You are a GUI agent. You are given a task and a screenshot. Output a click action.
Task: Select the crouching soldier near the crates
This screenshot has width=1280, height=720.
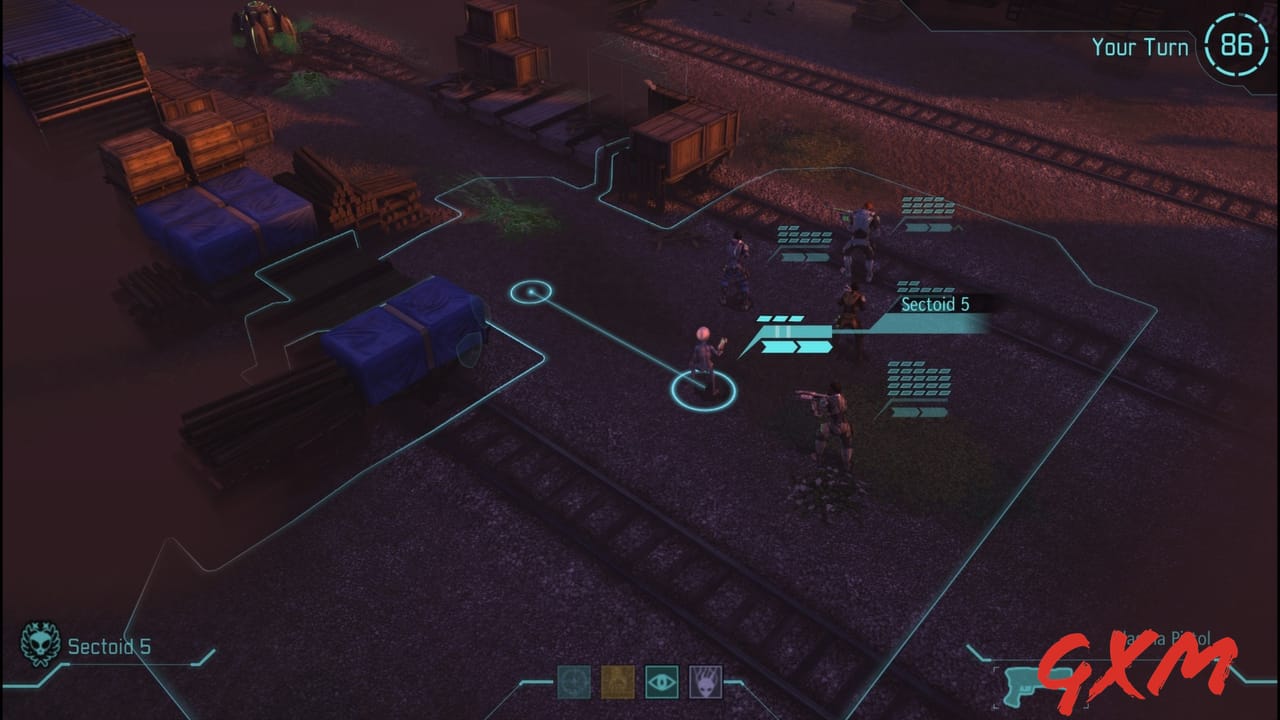coord(735,260)
